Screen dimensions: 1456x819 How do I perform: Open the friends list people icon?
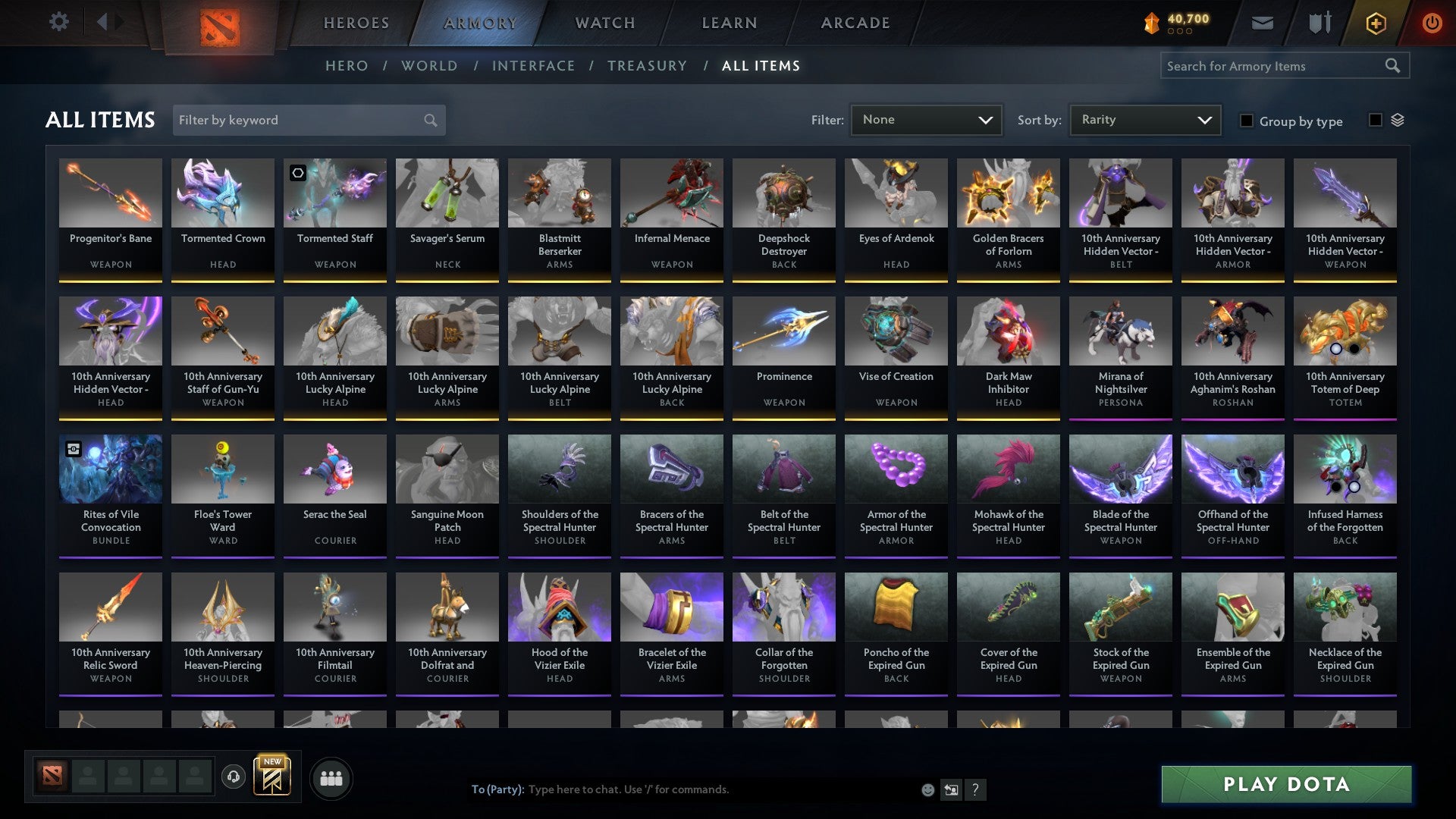(x=331, y=777)
